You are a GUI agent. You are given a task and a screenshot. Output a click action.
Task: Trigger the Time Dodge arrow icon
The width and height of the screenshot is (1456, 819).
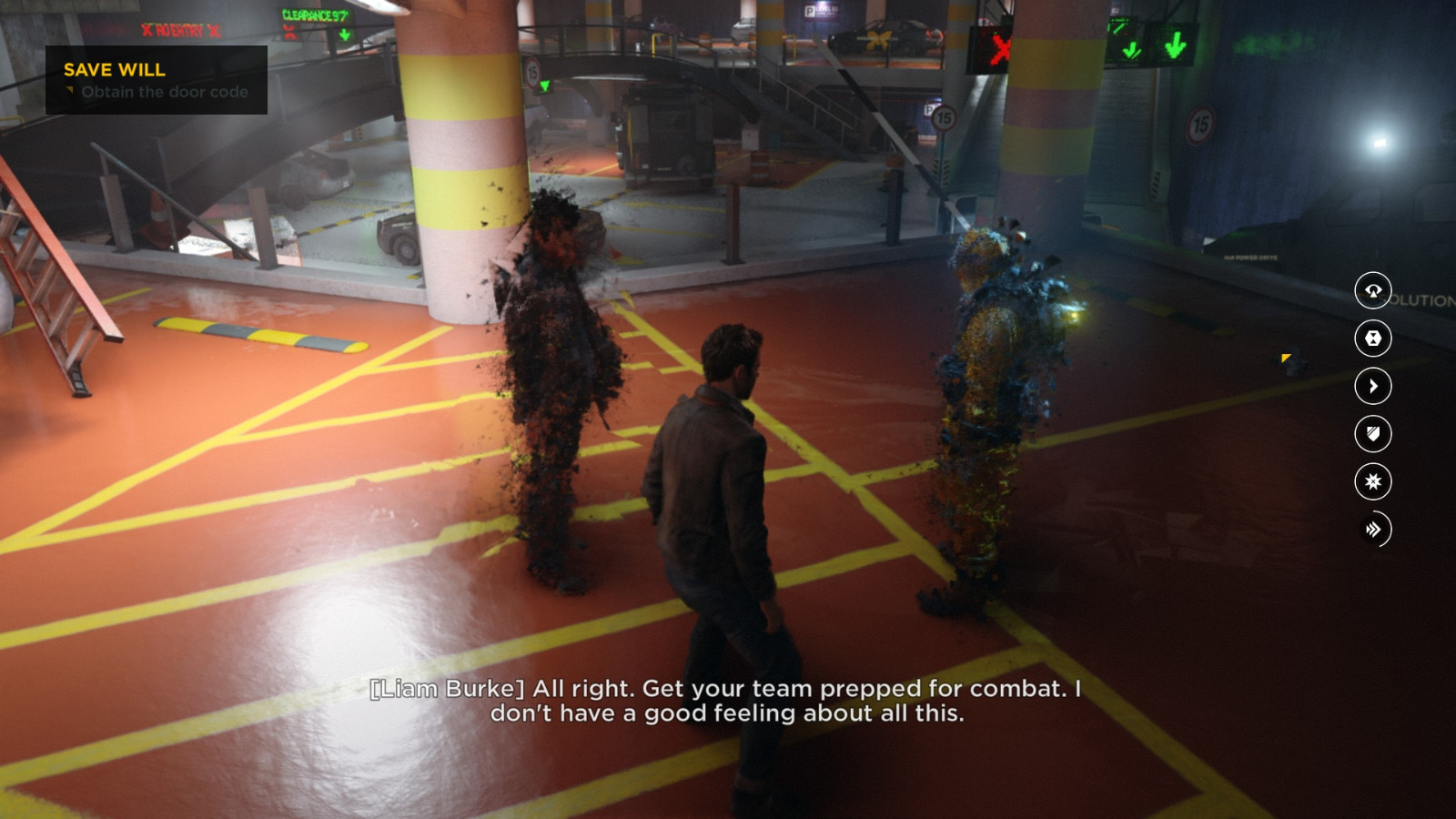(1374, 386)
